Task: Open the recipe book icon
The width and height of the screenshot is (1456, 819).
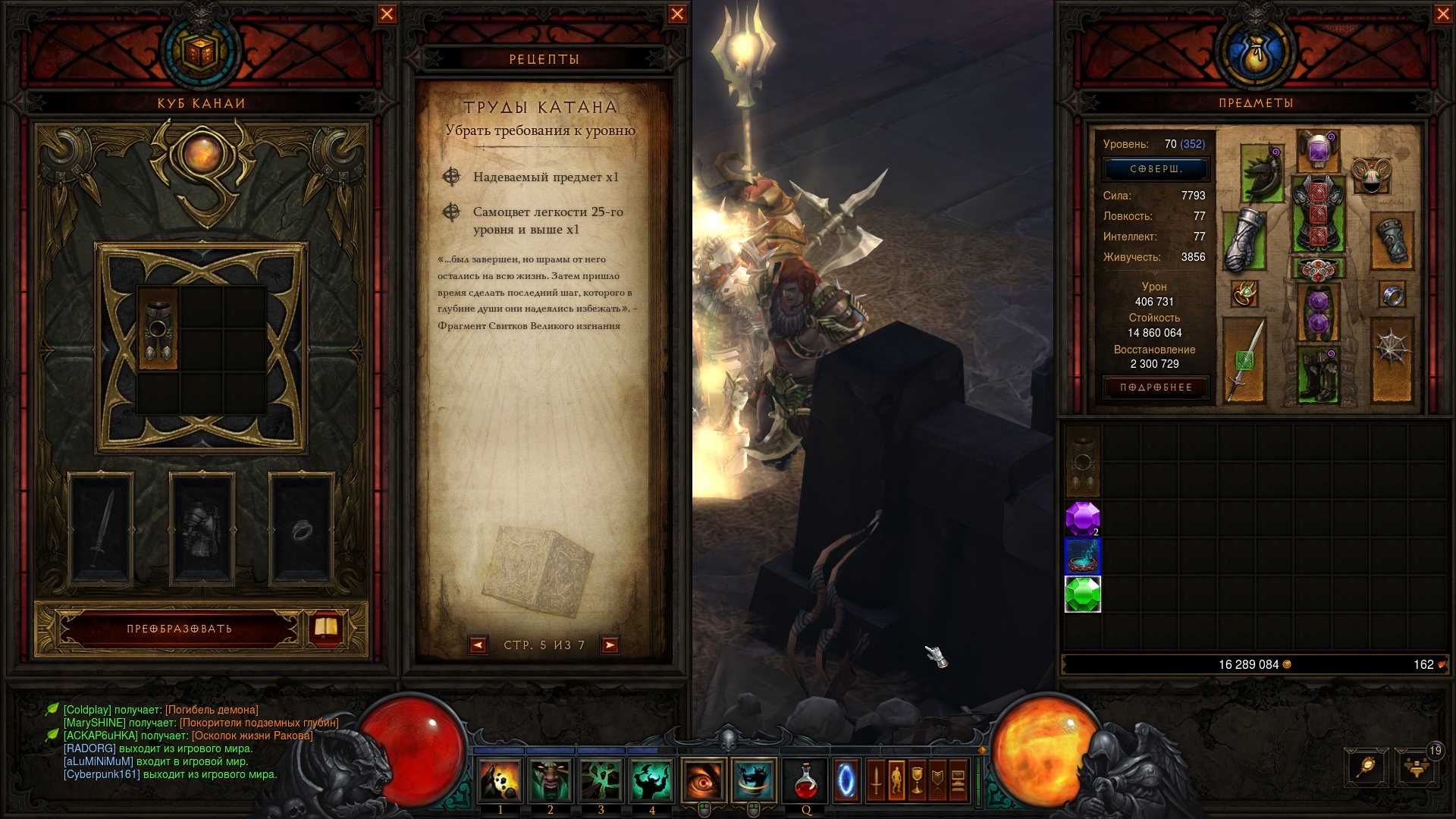Action: tap(326, 627)
